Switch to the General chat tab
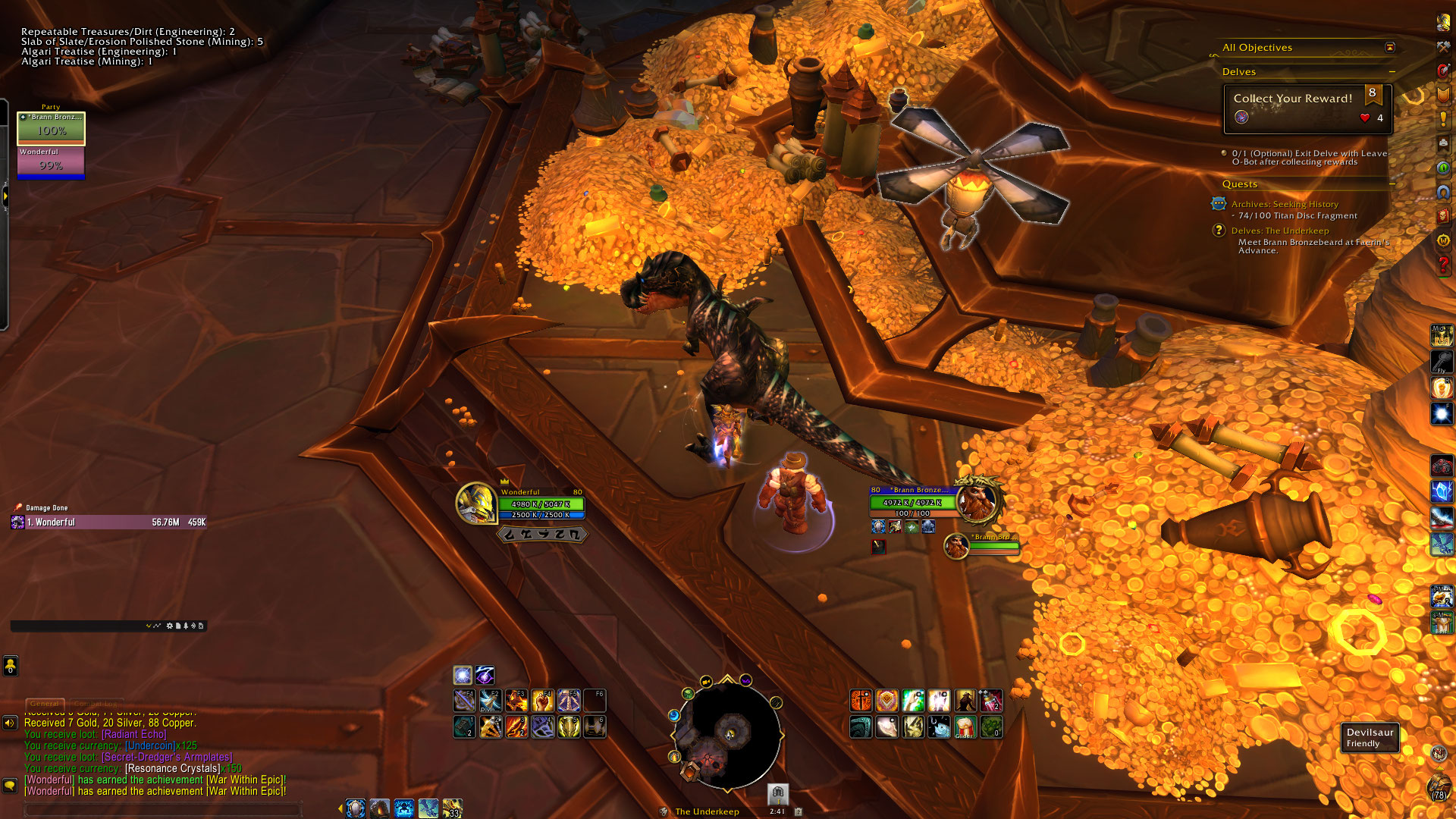Screen dimensions: 1456x819 pyautogui.click(x=45, y=704)
